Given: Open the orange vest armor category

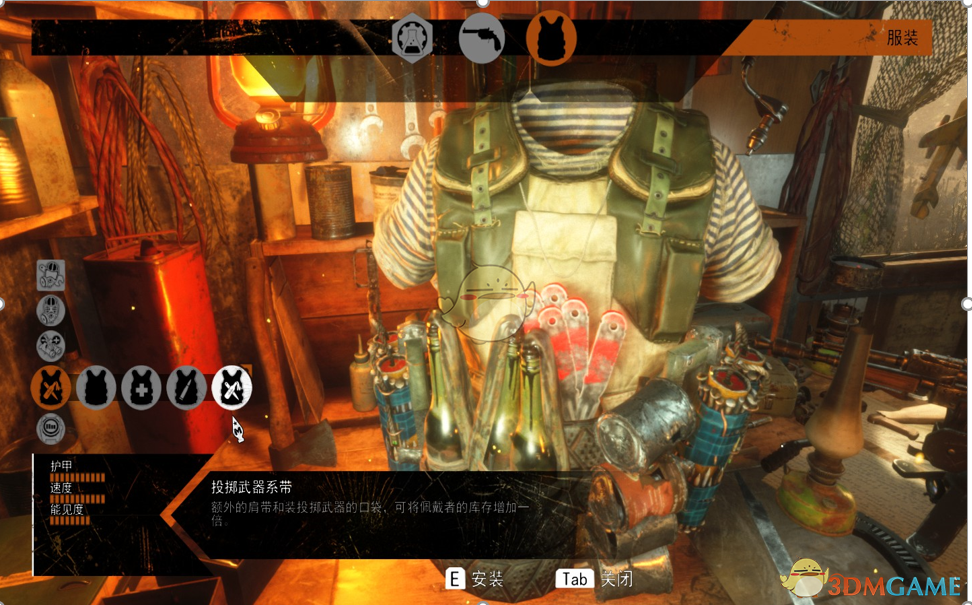Looking at the screenshot, I should pos(51,387).
